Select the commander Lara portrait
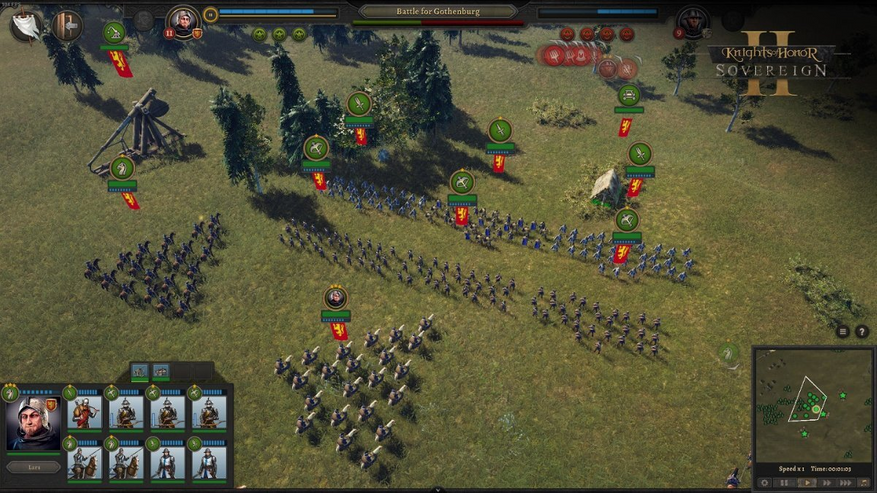The height and width of the screenshot is (493, 877). point(33,425)
